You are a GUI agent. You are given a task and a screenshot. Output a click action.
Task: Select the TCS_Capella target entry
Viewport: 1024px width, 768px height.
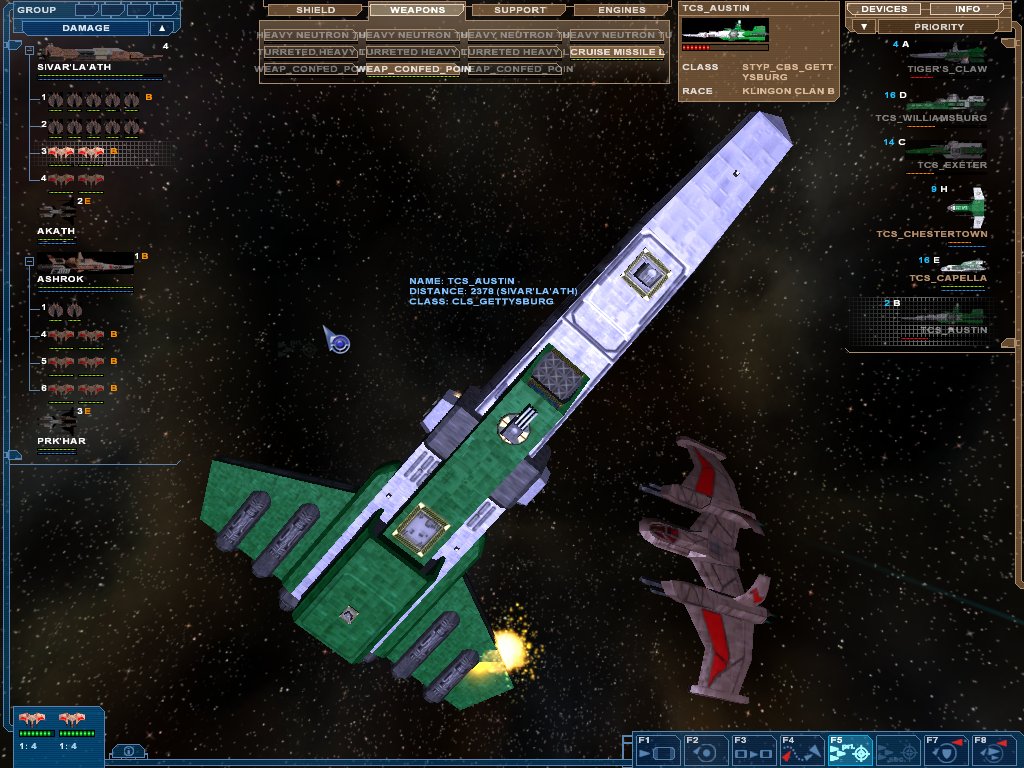[947, 272]
